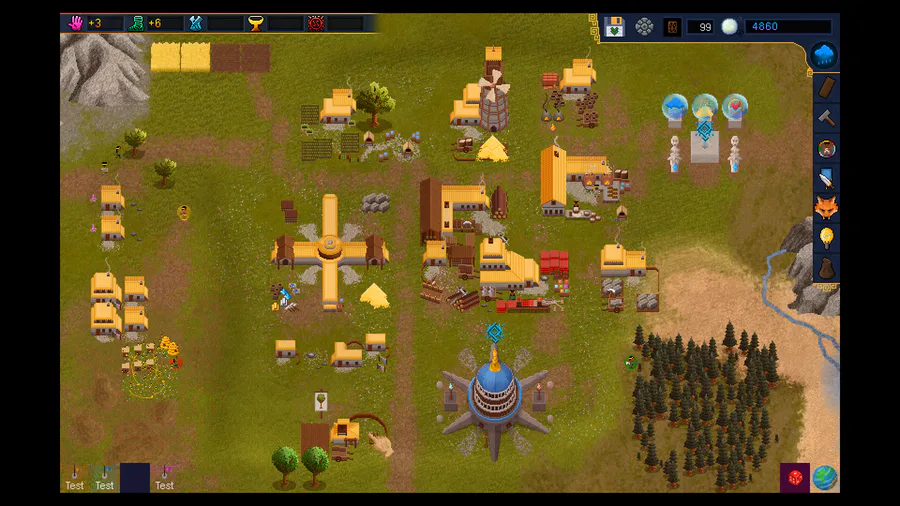Click the floppy disk save icon
This screenshot has height=506, width=900.
(614, 27)
